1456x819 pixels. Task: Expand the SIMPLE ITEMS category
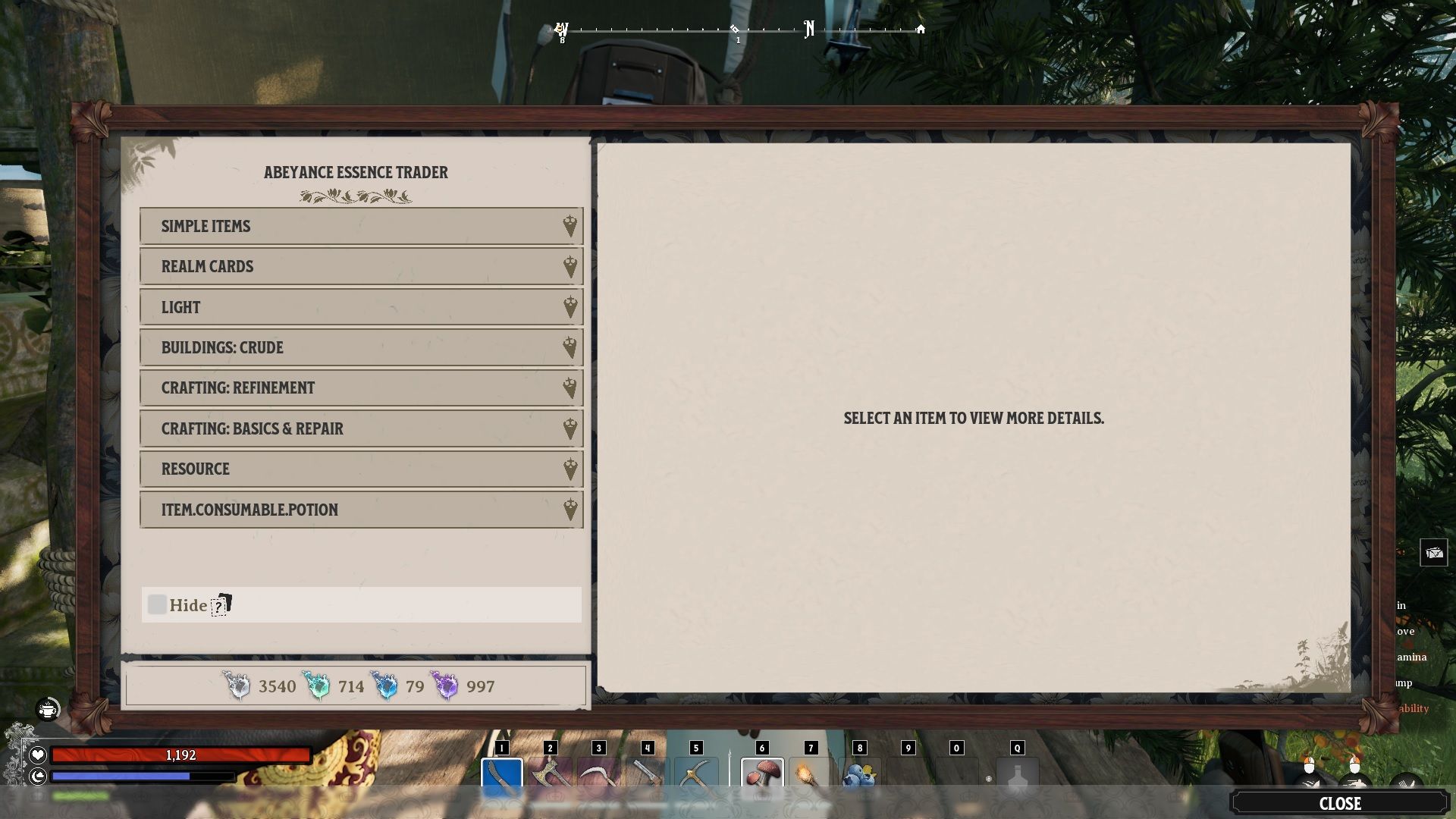(x=360, y=225)
